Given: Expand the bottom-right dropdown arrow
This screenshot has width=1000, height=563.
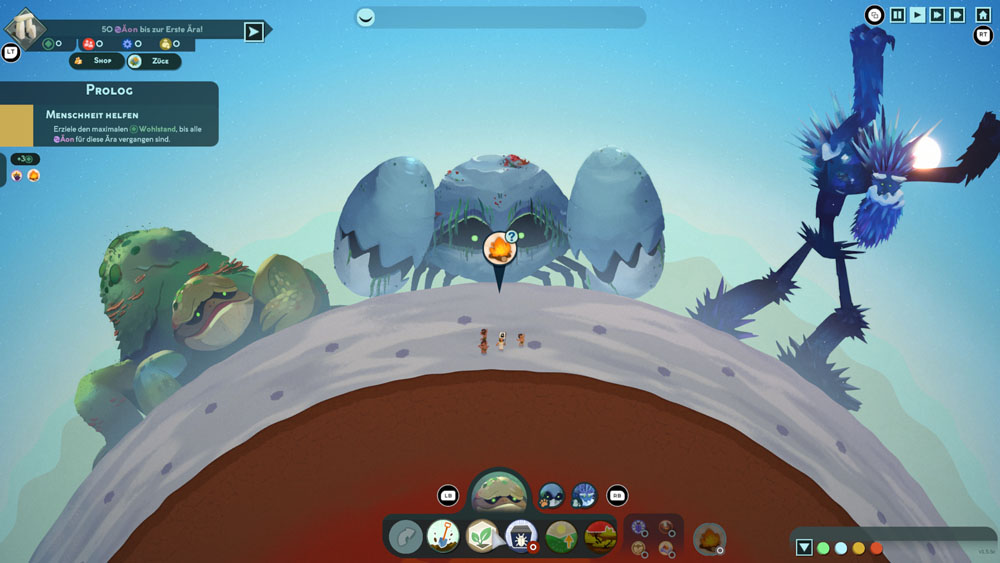Looking at the screenshot, I should point(804,547).
